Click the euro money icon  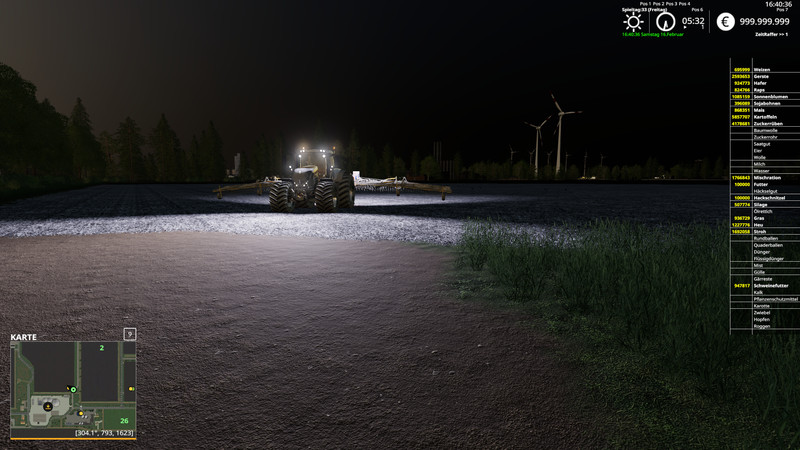click(725, 21)
